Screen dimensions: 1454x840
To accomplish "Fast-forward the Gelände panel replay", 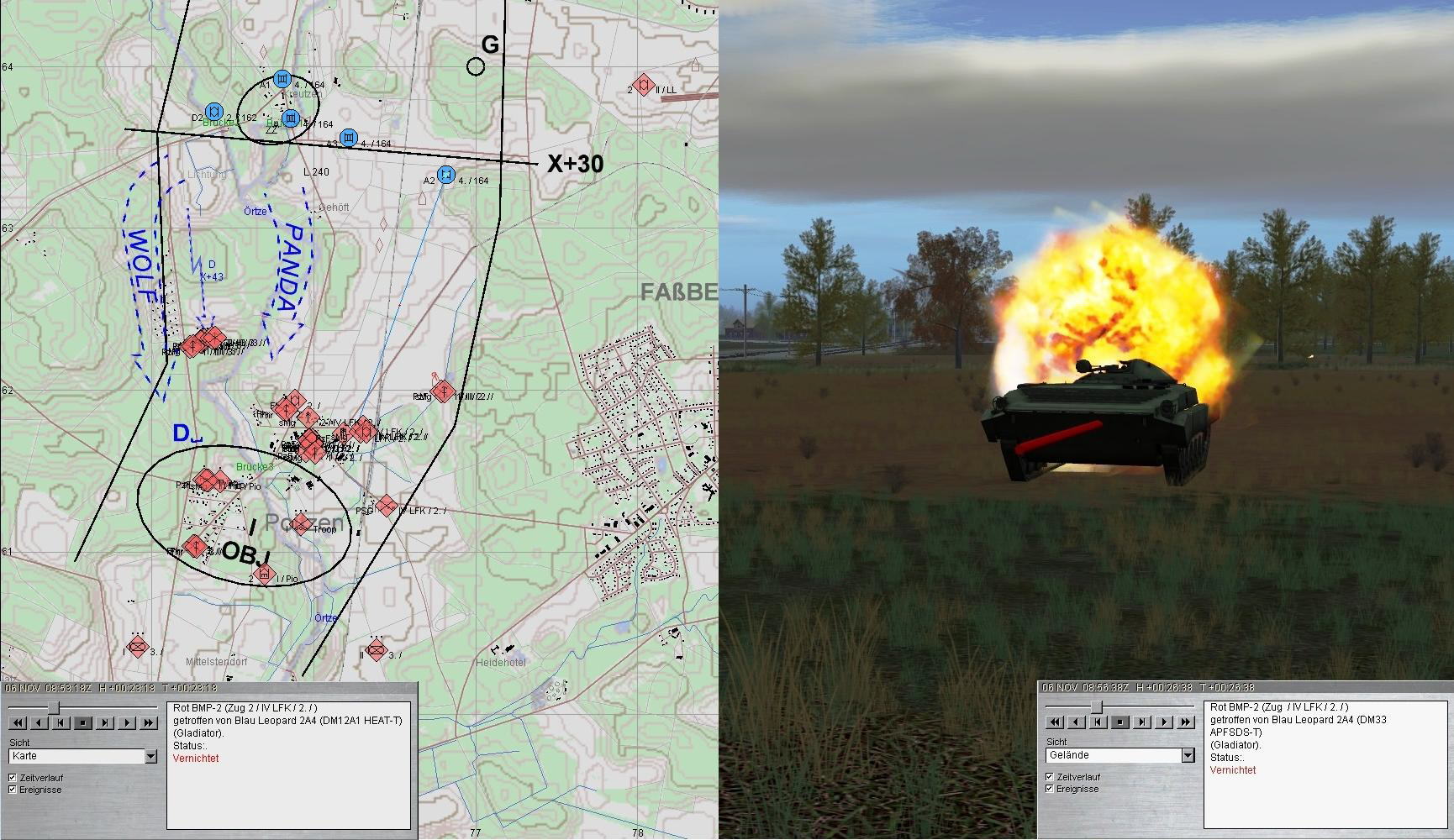I will 1186,722.
